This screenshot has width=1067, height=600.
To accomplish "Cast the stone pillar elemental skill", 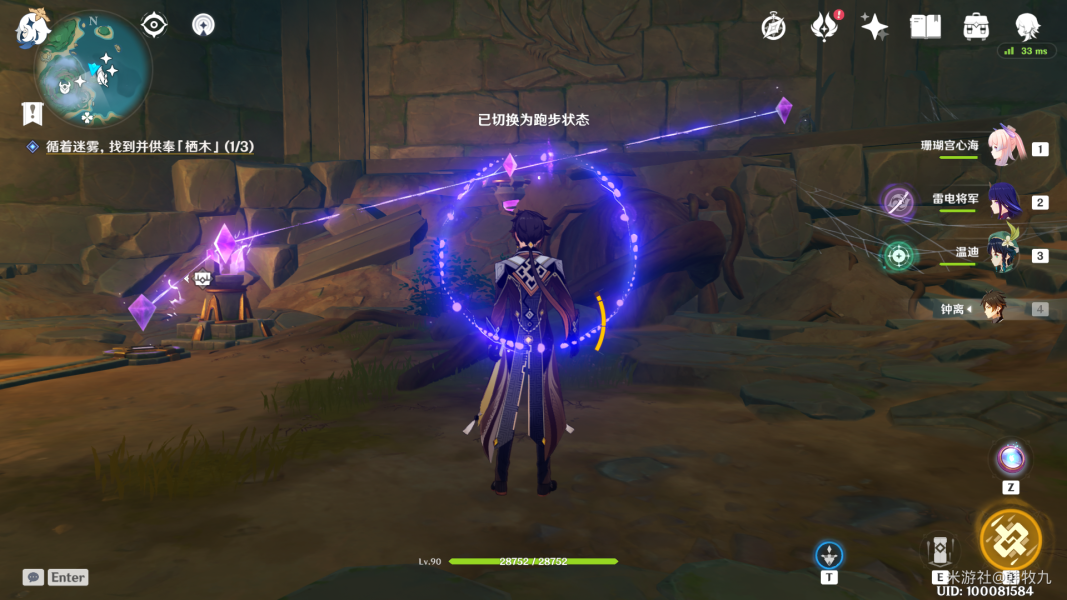I will click(x=939, y=549).
